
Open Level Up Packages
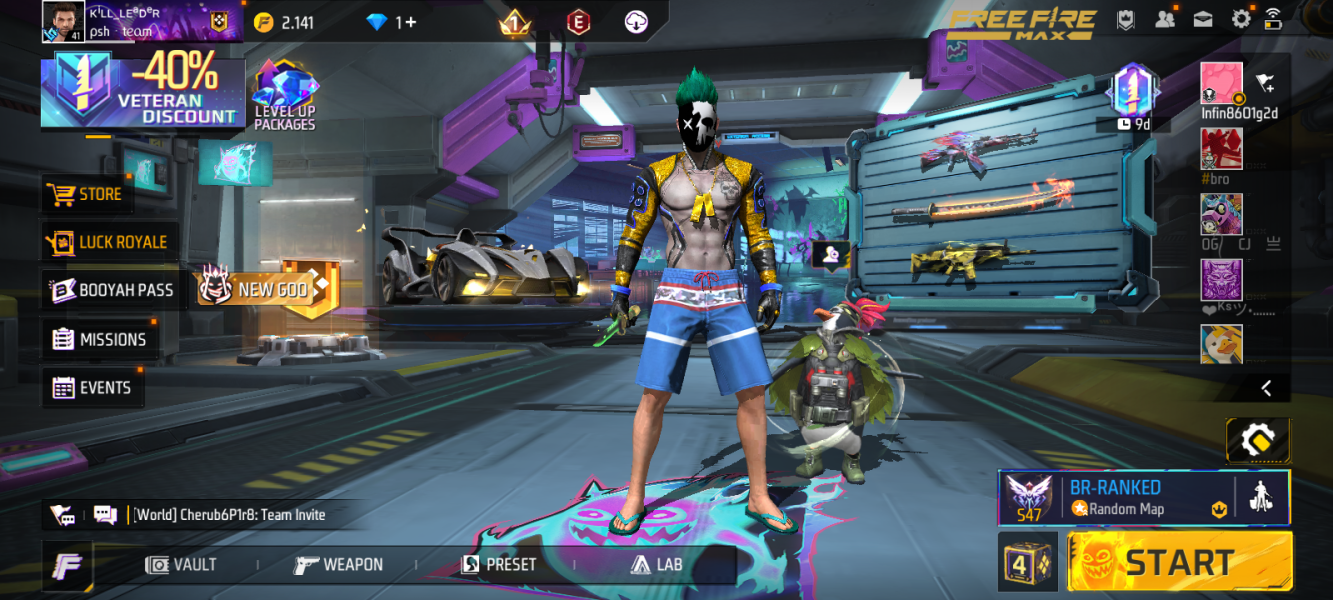pos(284,96)
